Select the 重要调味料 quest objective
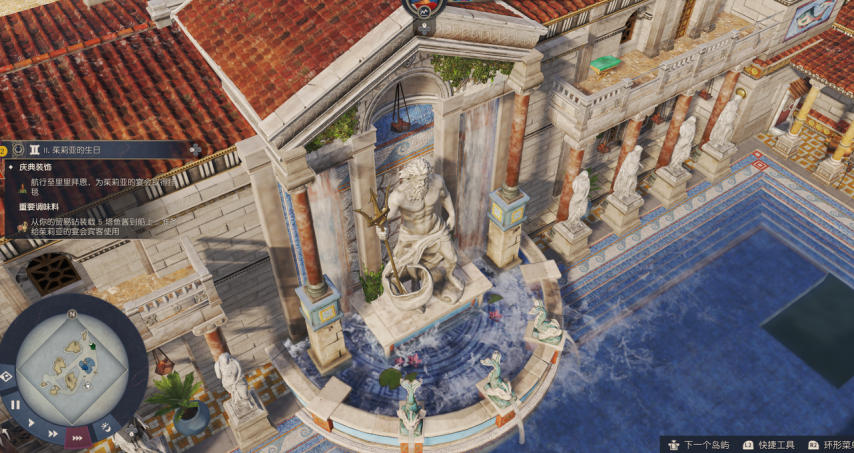 click(x=41, y=206)
